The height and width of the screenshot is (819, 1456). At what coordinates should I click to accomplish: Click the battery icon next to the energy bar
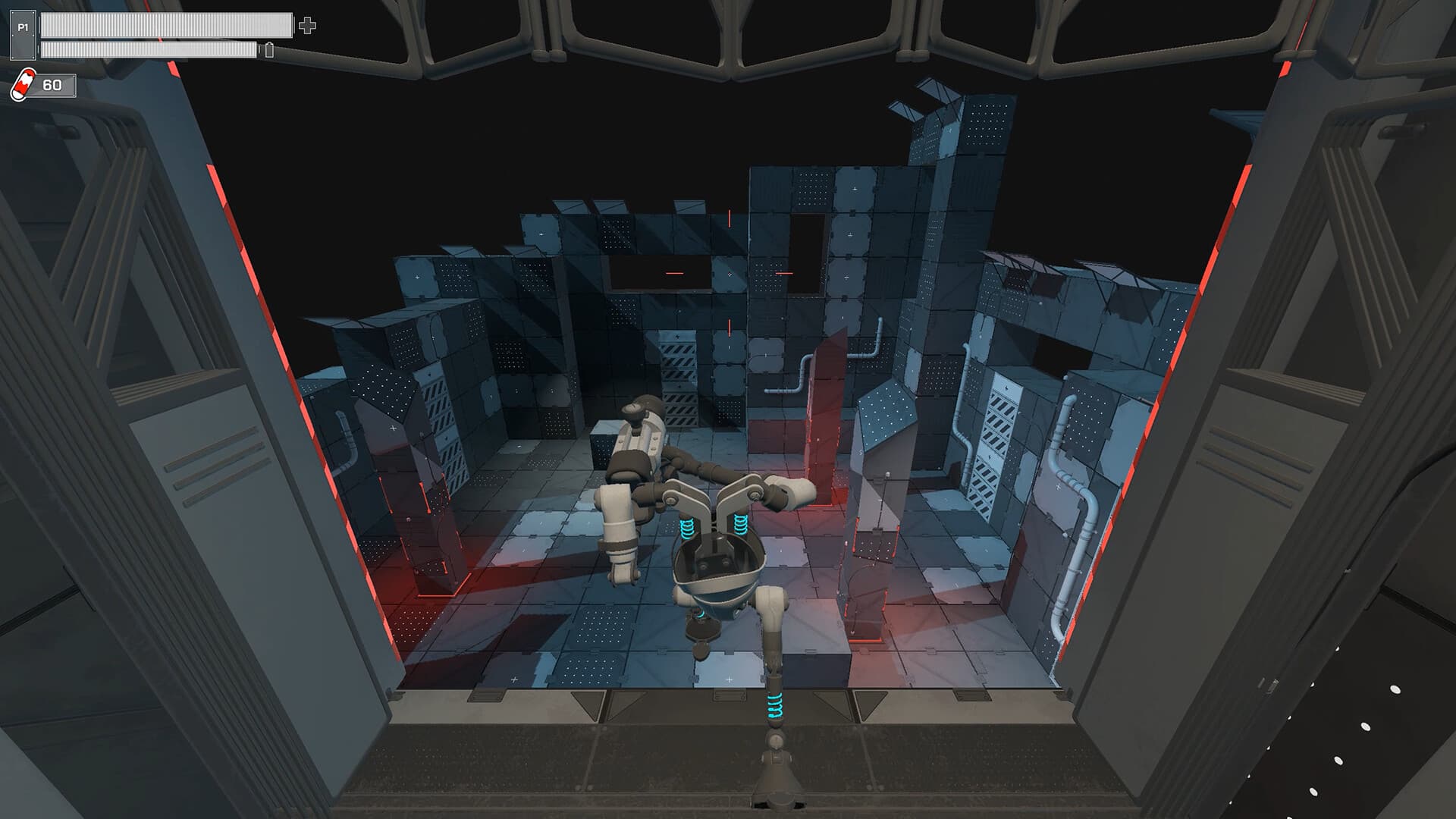269,51
